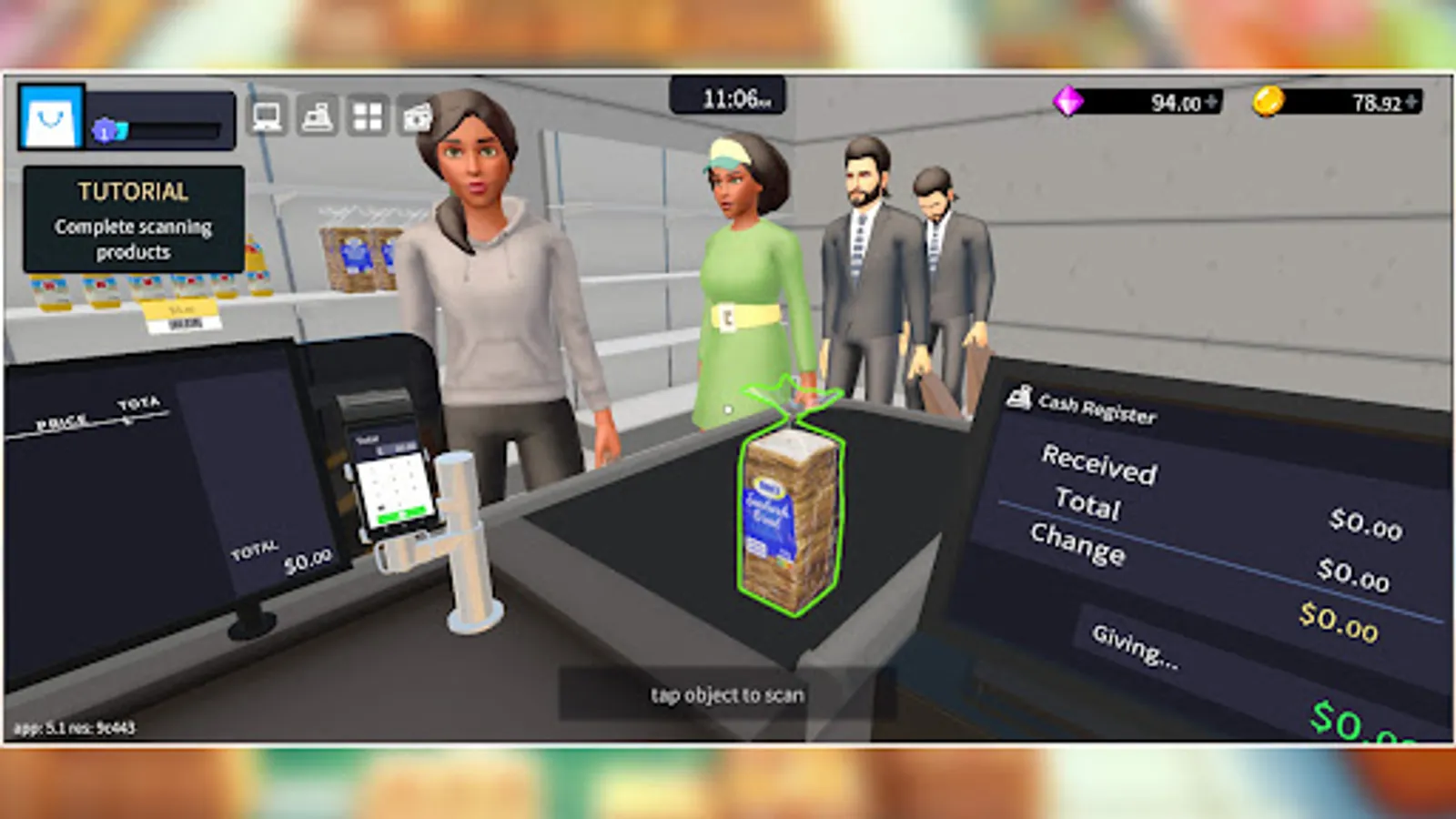The width and height of the screenshot is (1456, 819).
Task: Click the purple gem currency icon
Action: click(x=1067, y=101)
